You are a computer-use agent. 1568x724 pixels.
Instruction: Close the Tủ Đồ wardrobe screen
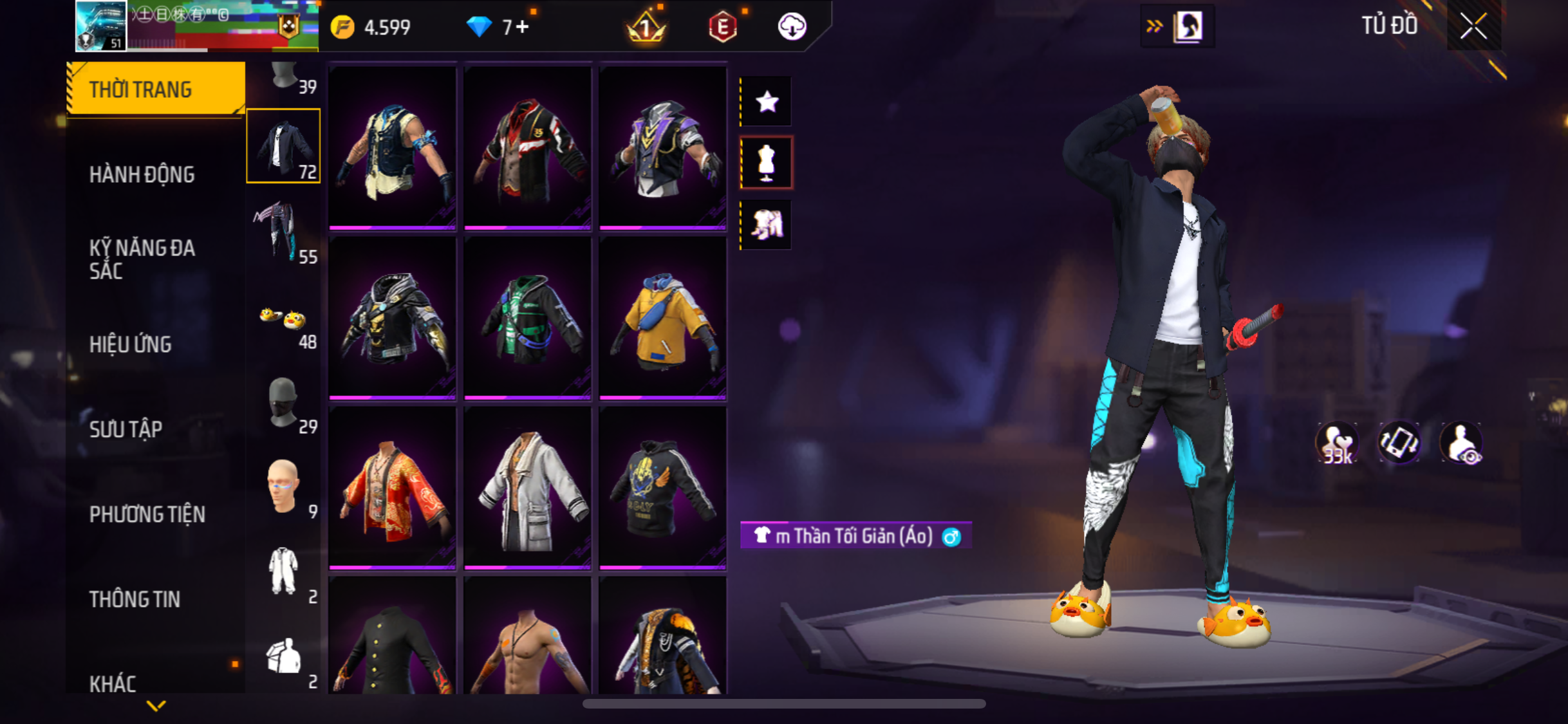[x=1473, y=27]
